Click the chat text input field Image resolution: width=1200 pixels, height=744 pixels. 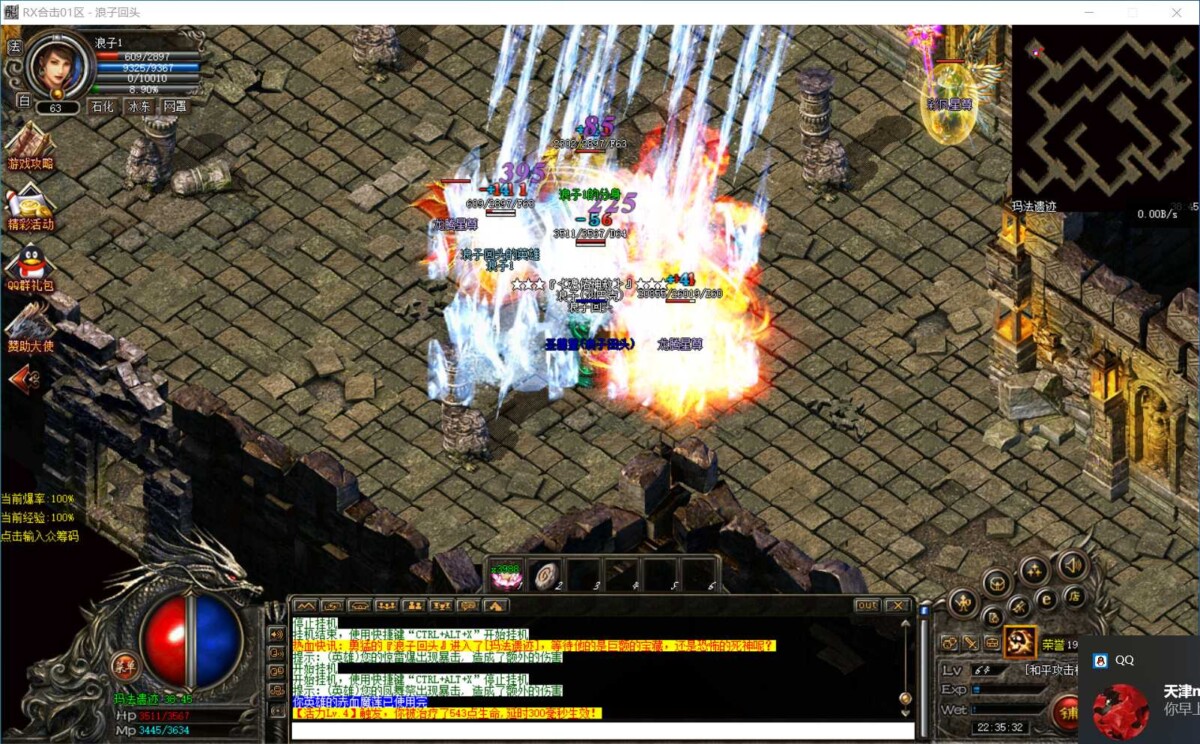click(x=600, y=729)
